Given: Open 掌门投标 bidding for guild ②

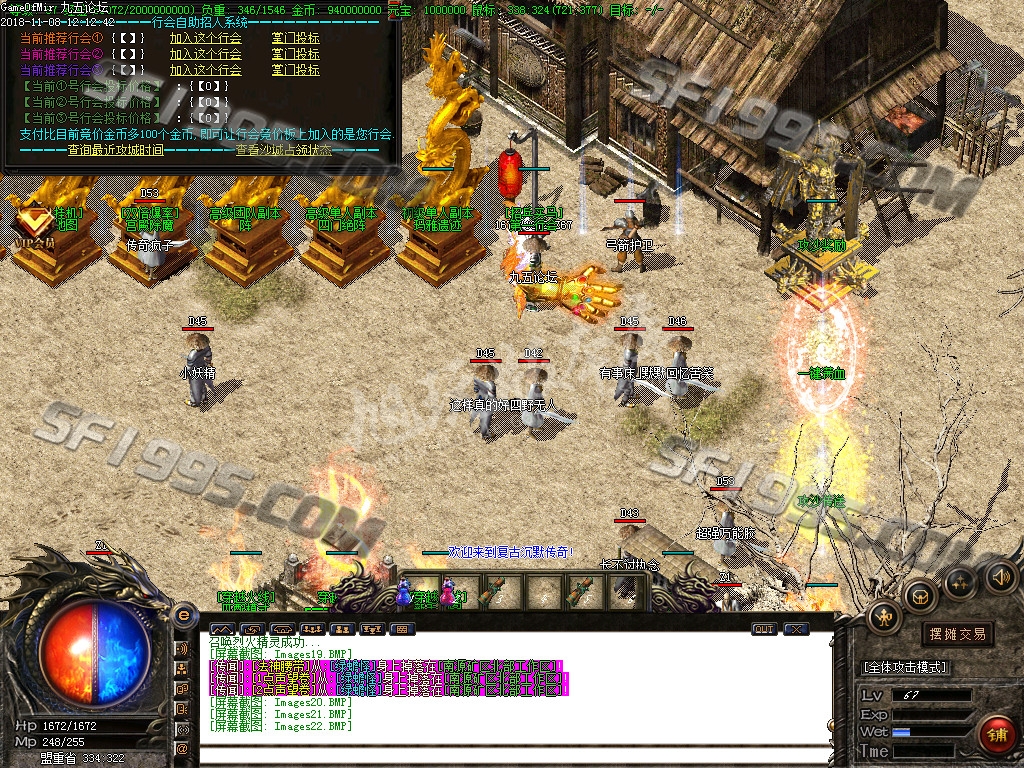Looking at the screenshot, I should [295, 54].
